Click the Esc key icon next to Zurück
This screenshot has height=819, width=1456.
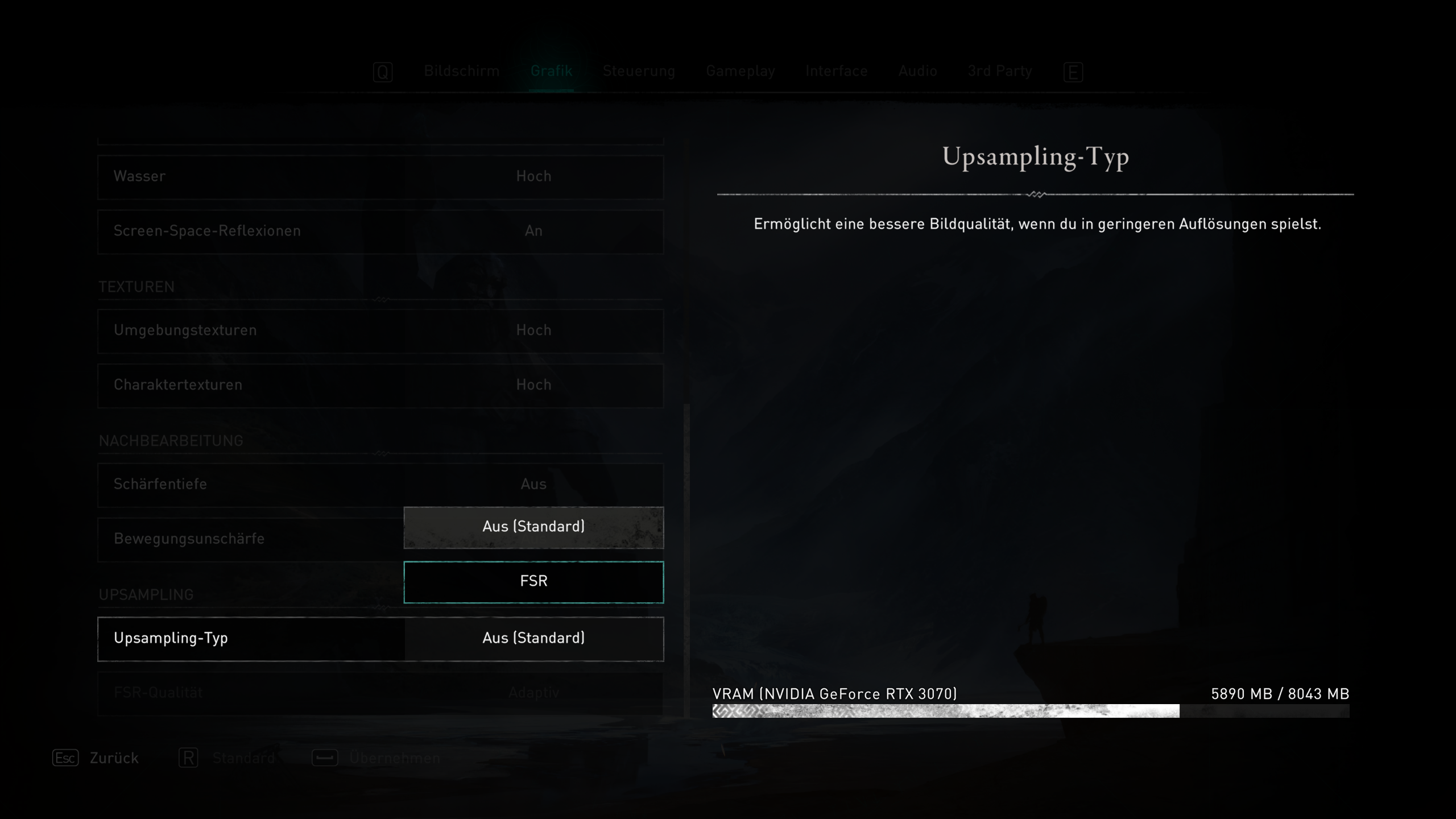[x=65, y=758]
